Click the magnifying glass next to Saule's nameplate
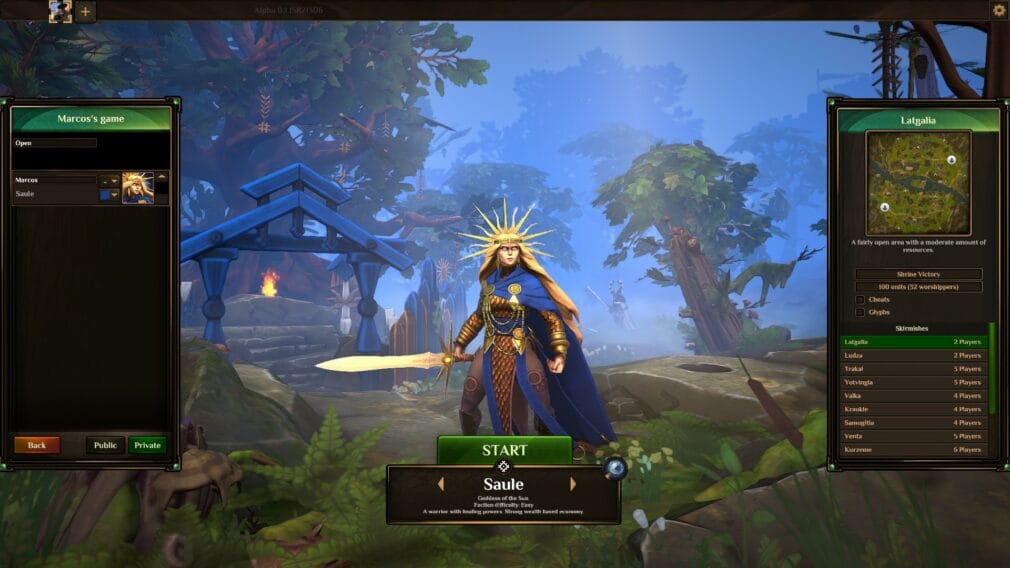 tap(614, 468)
